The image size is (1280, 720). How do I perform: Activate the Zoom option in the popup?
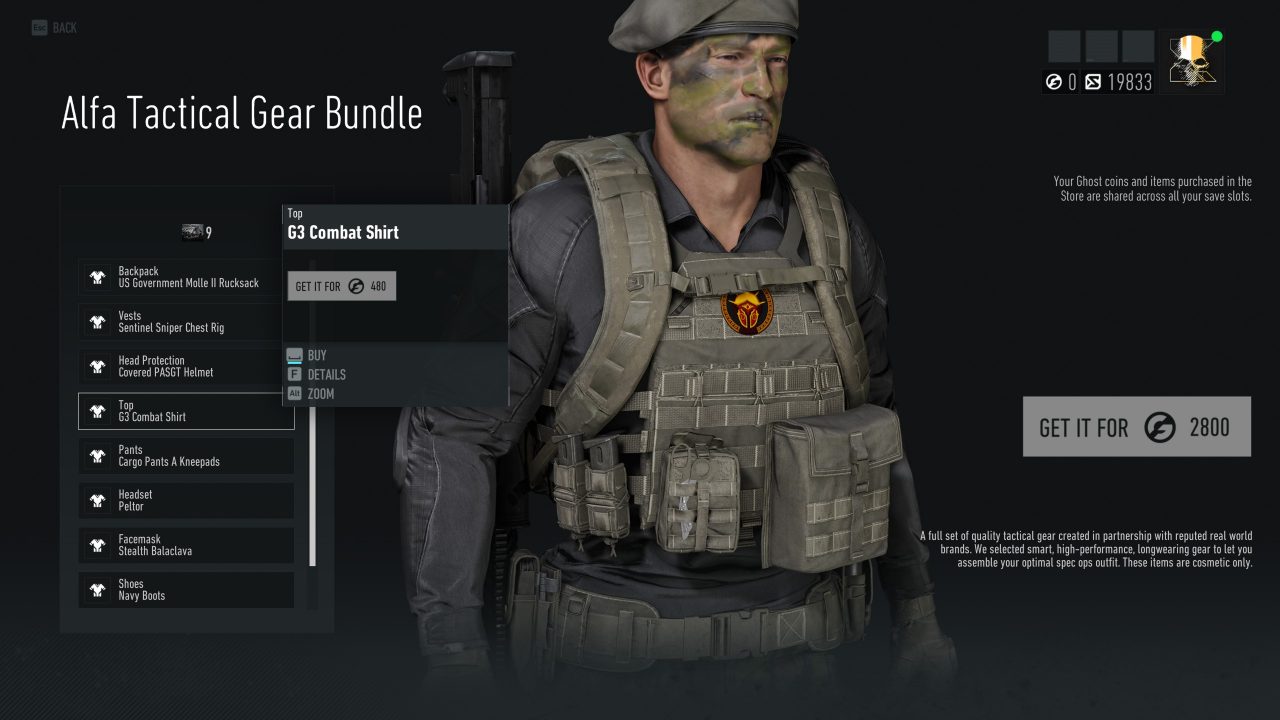click(320, 394)
